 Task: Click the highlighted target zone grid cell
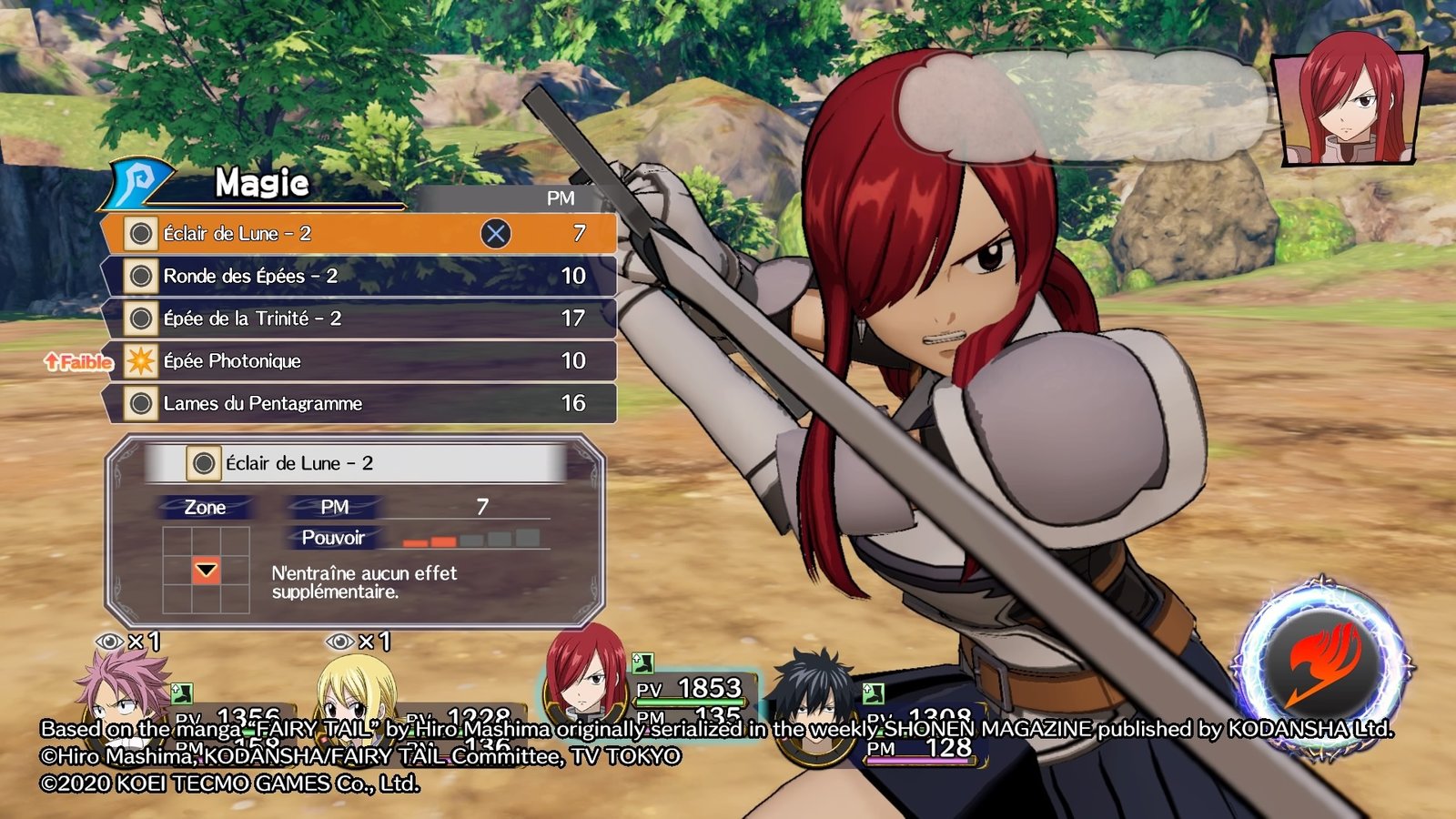pos(207,571)
